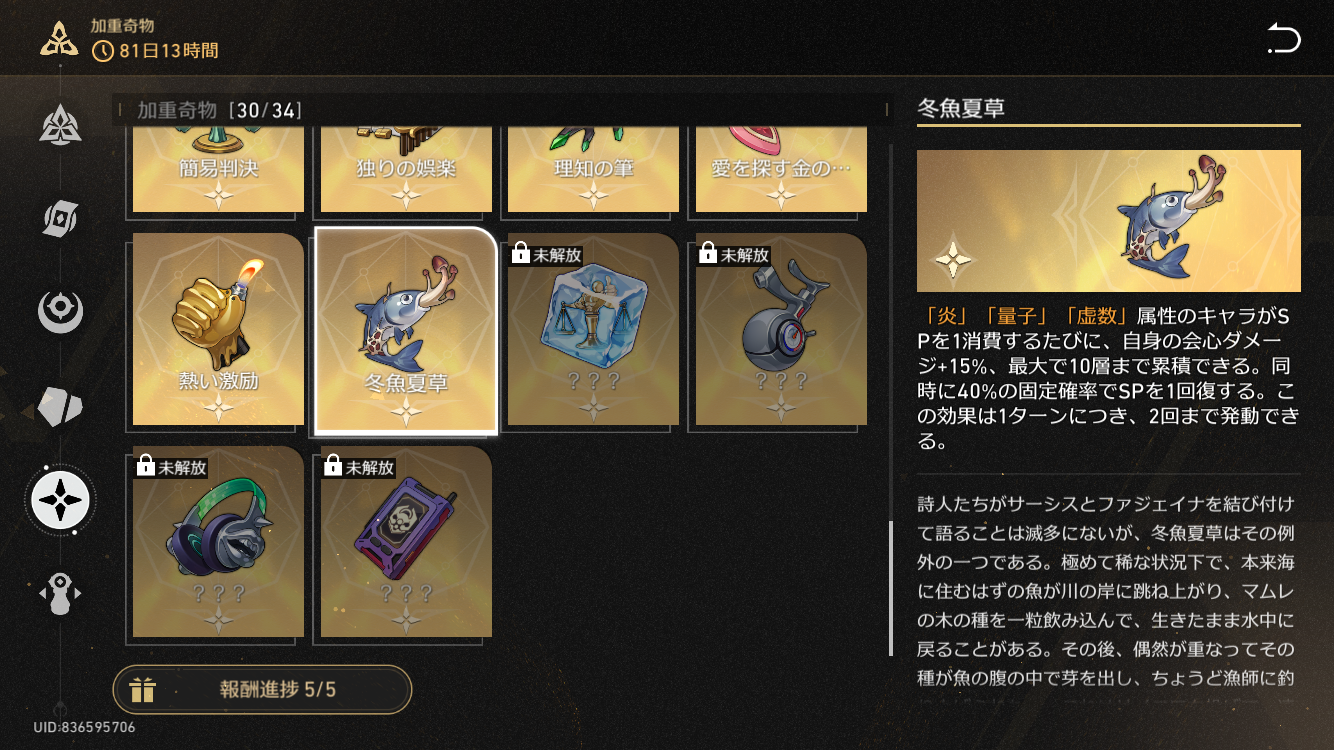Image resolution: width=1334 pixels, height=750 pixels.
Task: Choose the locked spherical robot curio
Action: coord(781,329)
